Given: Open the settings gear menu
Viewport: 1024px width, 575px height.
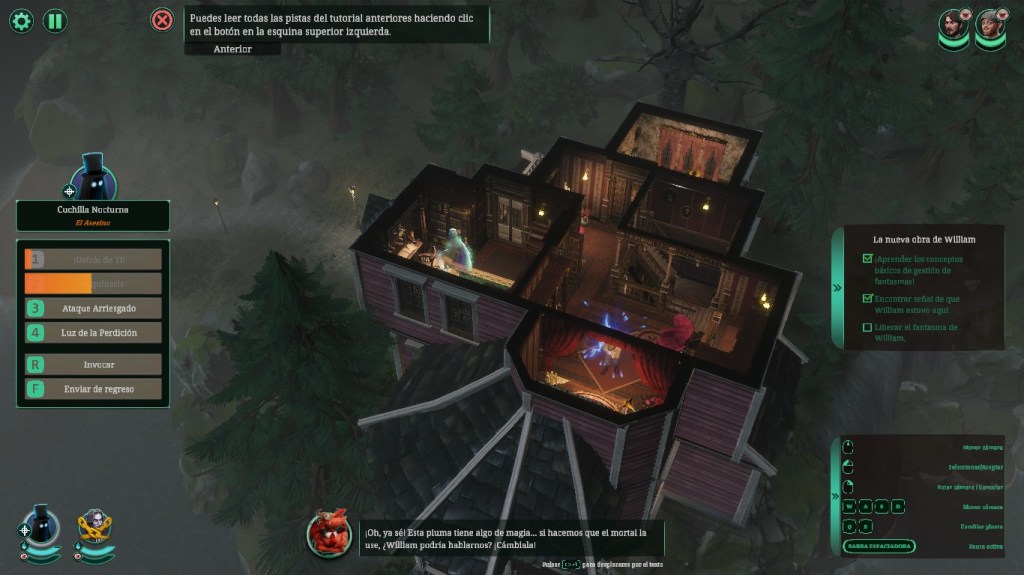Looking at the screenshot, I should 21,20.
